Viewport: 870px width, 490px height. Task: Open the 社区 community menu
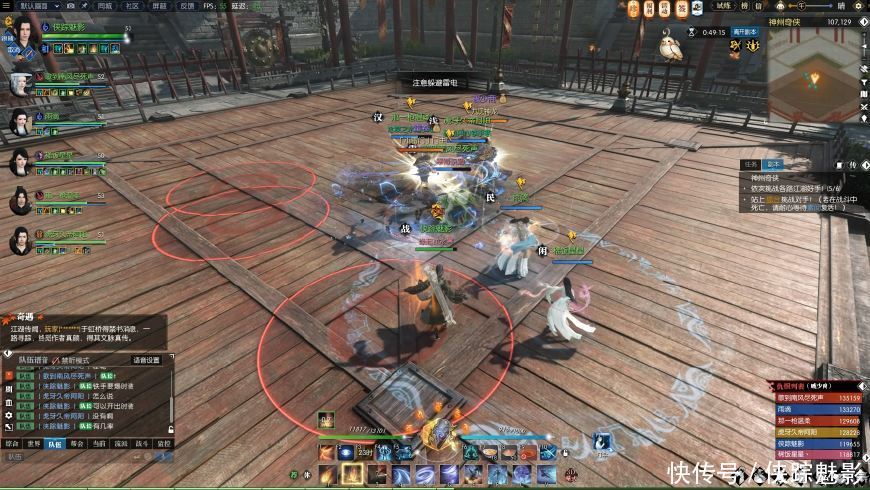133,5
